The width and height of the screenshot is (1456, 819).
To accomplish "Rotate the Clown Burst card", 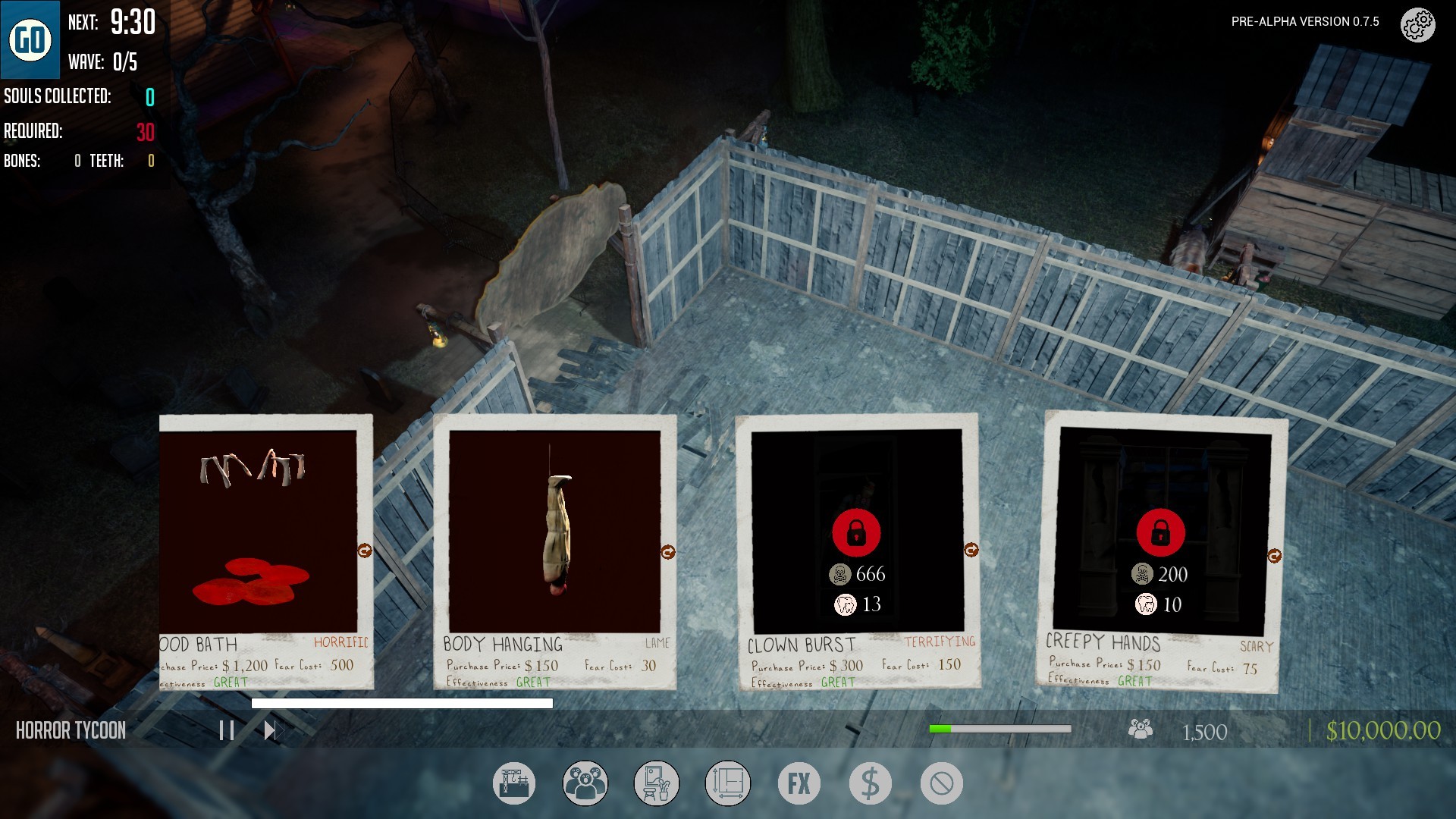I will 971,548.
